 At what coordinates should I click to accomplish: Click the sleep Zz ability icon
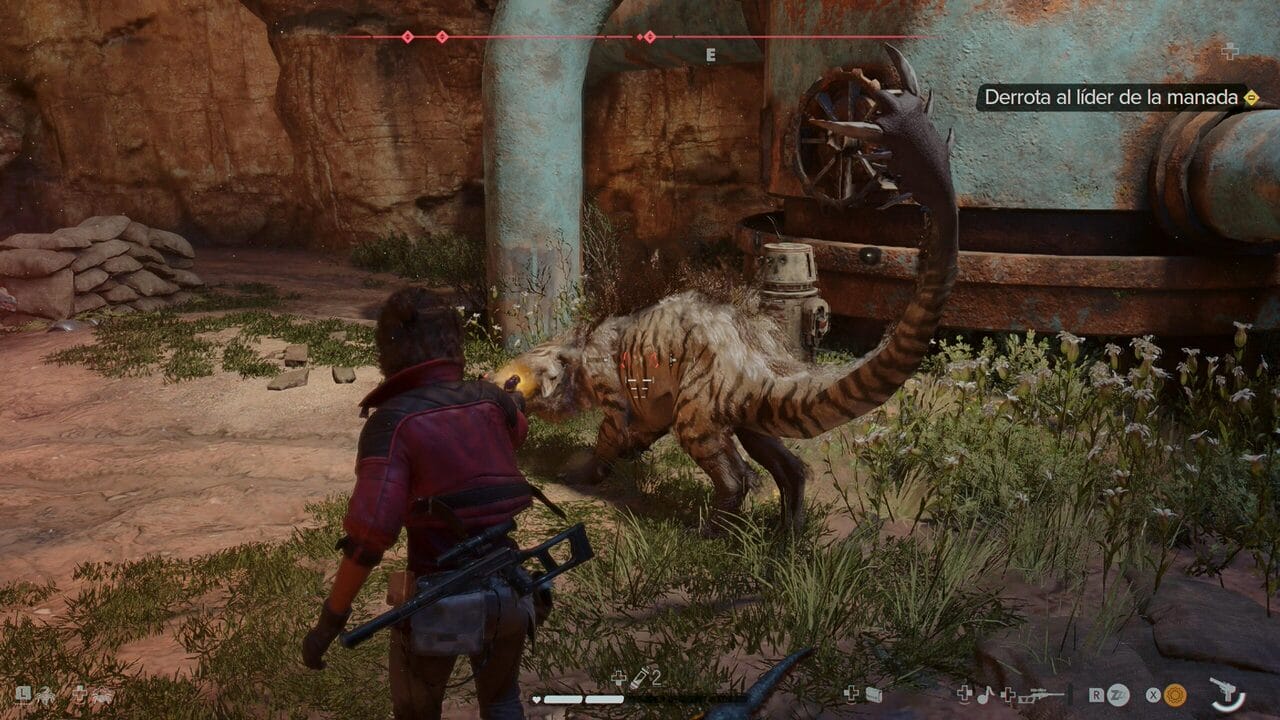(1118, 694)
